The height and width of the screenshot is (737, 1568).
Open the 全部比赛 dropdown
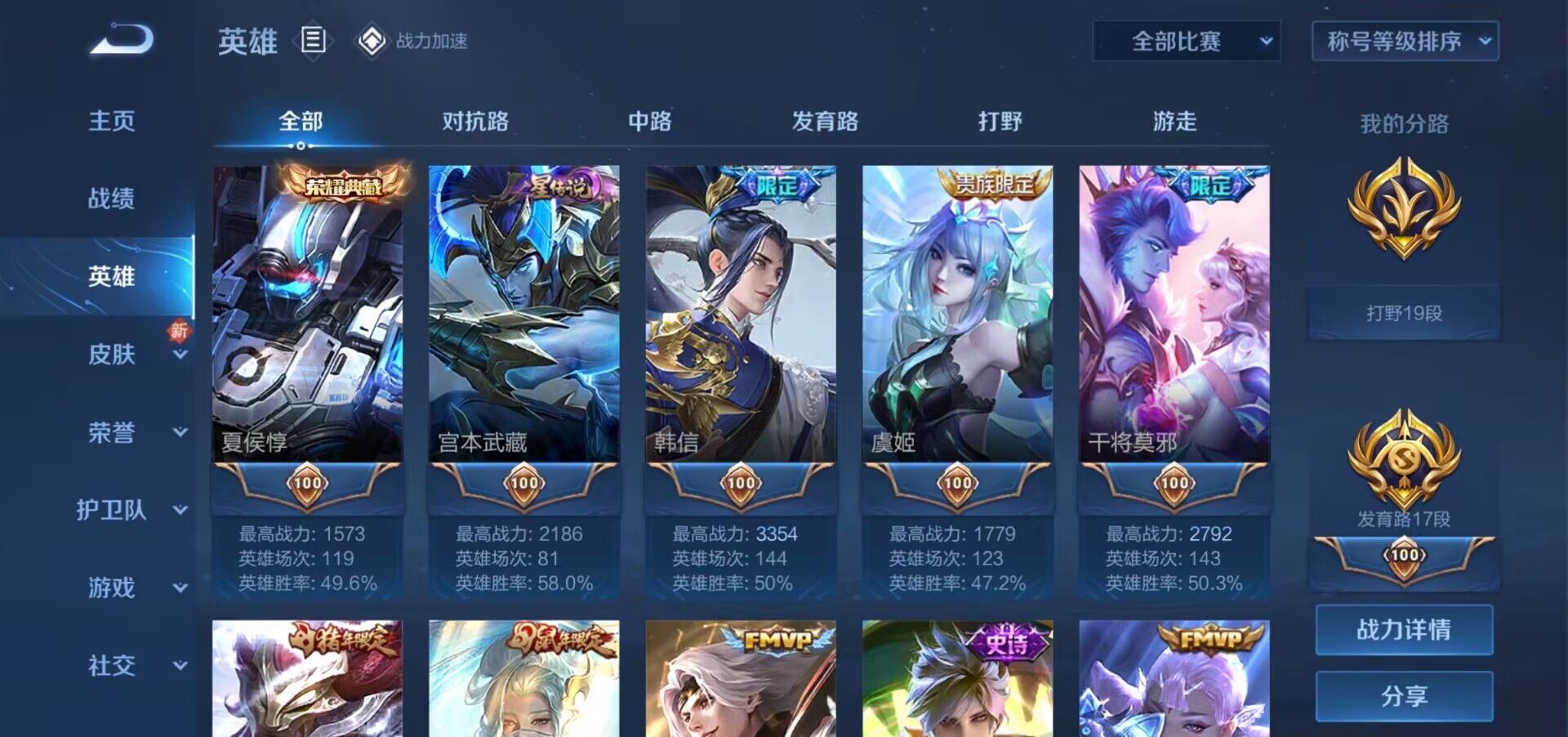pos(1186,40)
